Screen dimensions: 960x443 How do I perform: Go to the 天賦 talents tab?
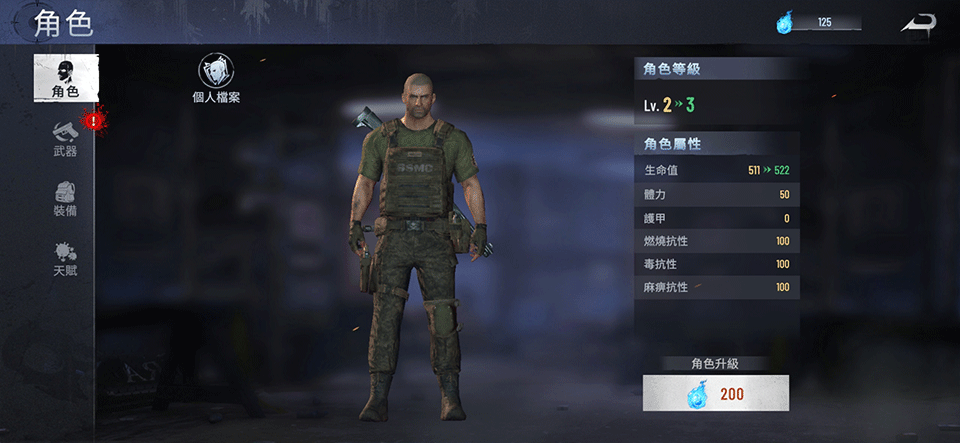tap(65, 258)
